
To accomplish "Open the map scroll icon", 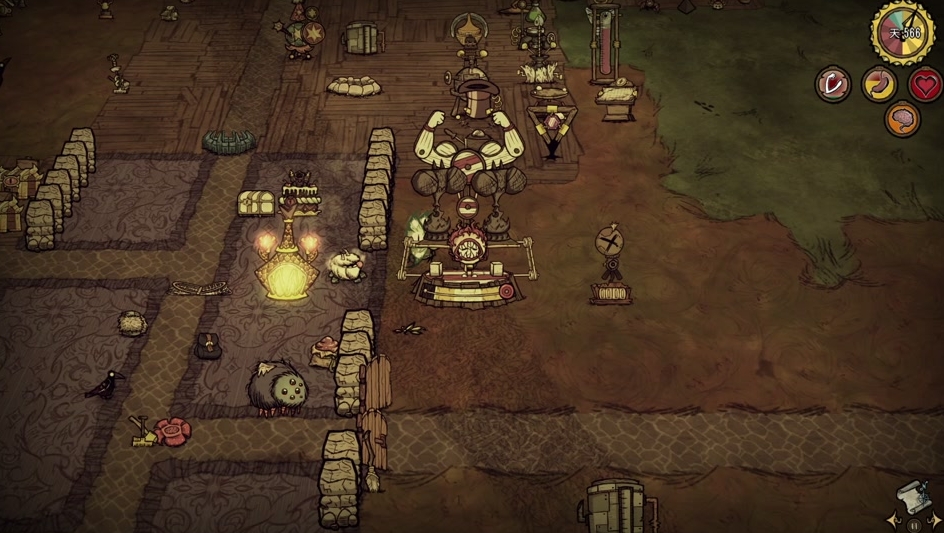I will point(913,496).
